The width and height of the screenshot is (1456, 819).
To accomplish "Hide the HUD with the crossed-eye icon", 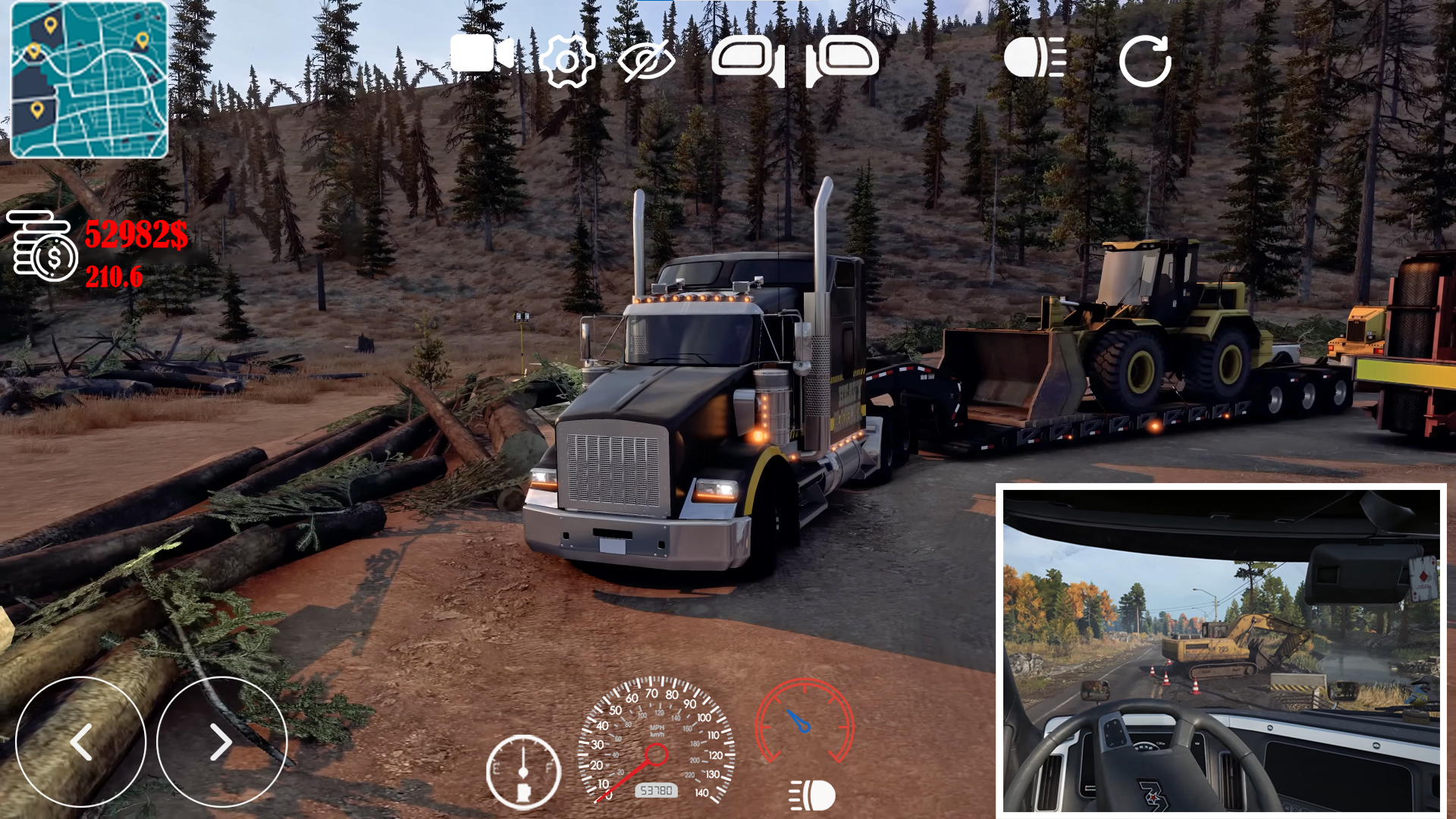I will 646,61.
